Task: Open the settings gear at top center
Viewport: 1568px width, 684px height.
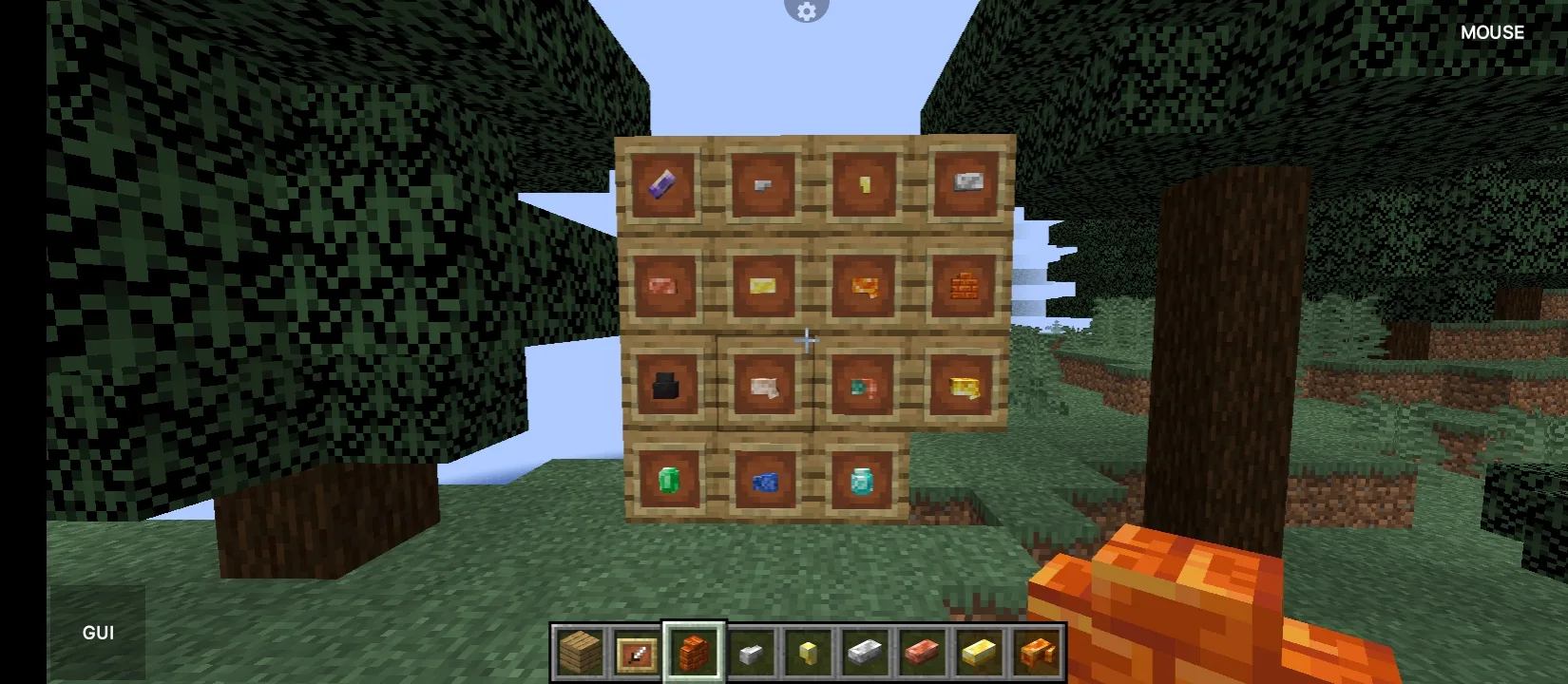Action: [x=806, y=11]
